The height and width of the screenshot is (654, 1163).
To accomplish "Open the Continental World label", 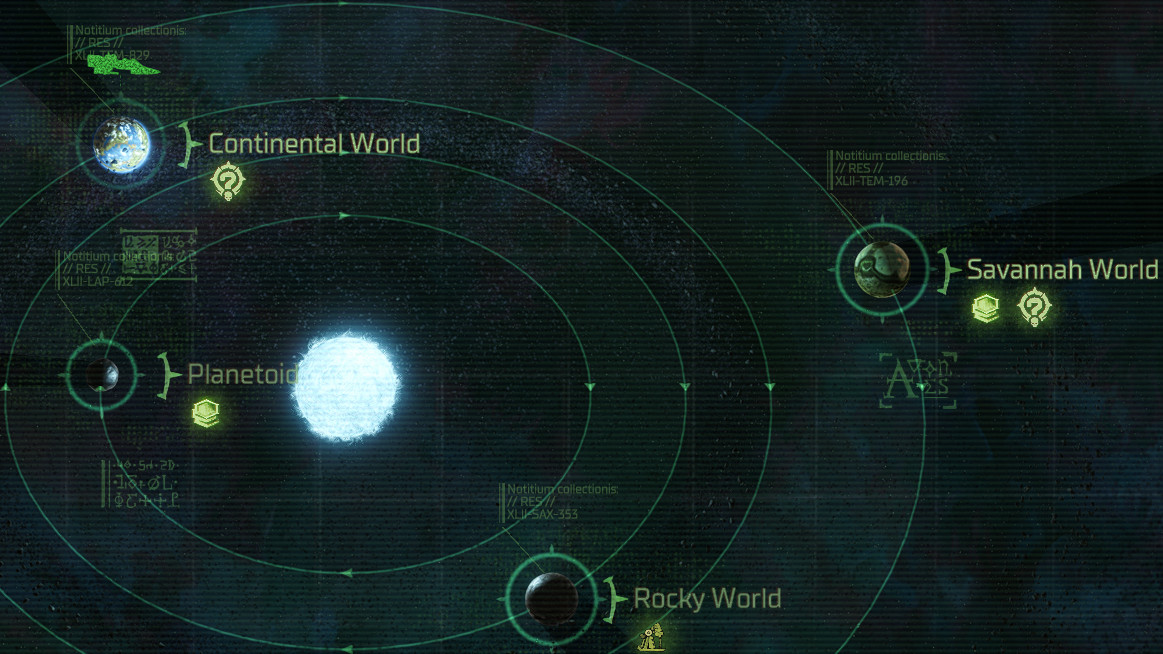I will click(314, 144).
